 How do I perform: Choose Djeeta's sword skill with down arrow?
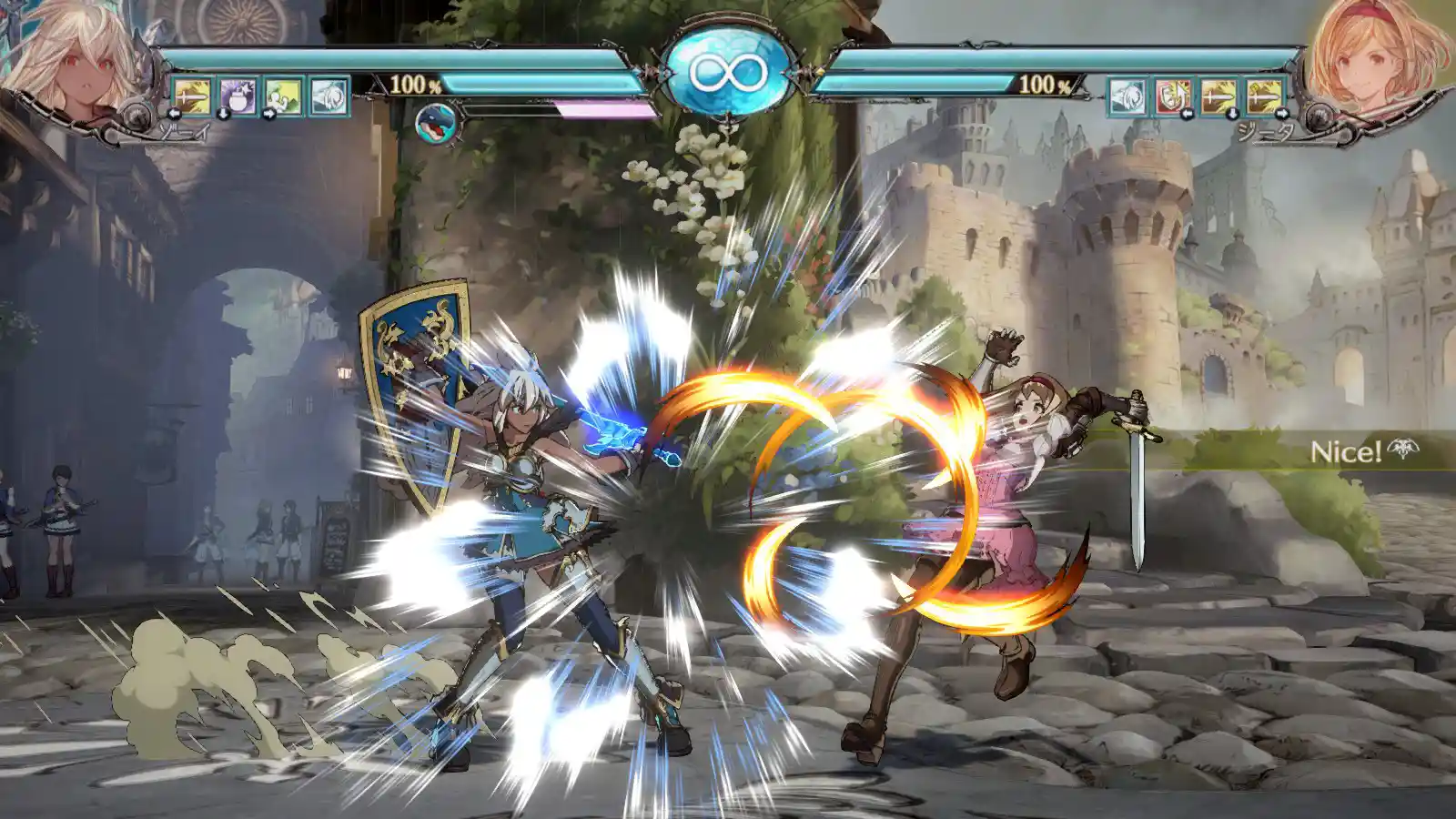(x=1218, y=96)
